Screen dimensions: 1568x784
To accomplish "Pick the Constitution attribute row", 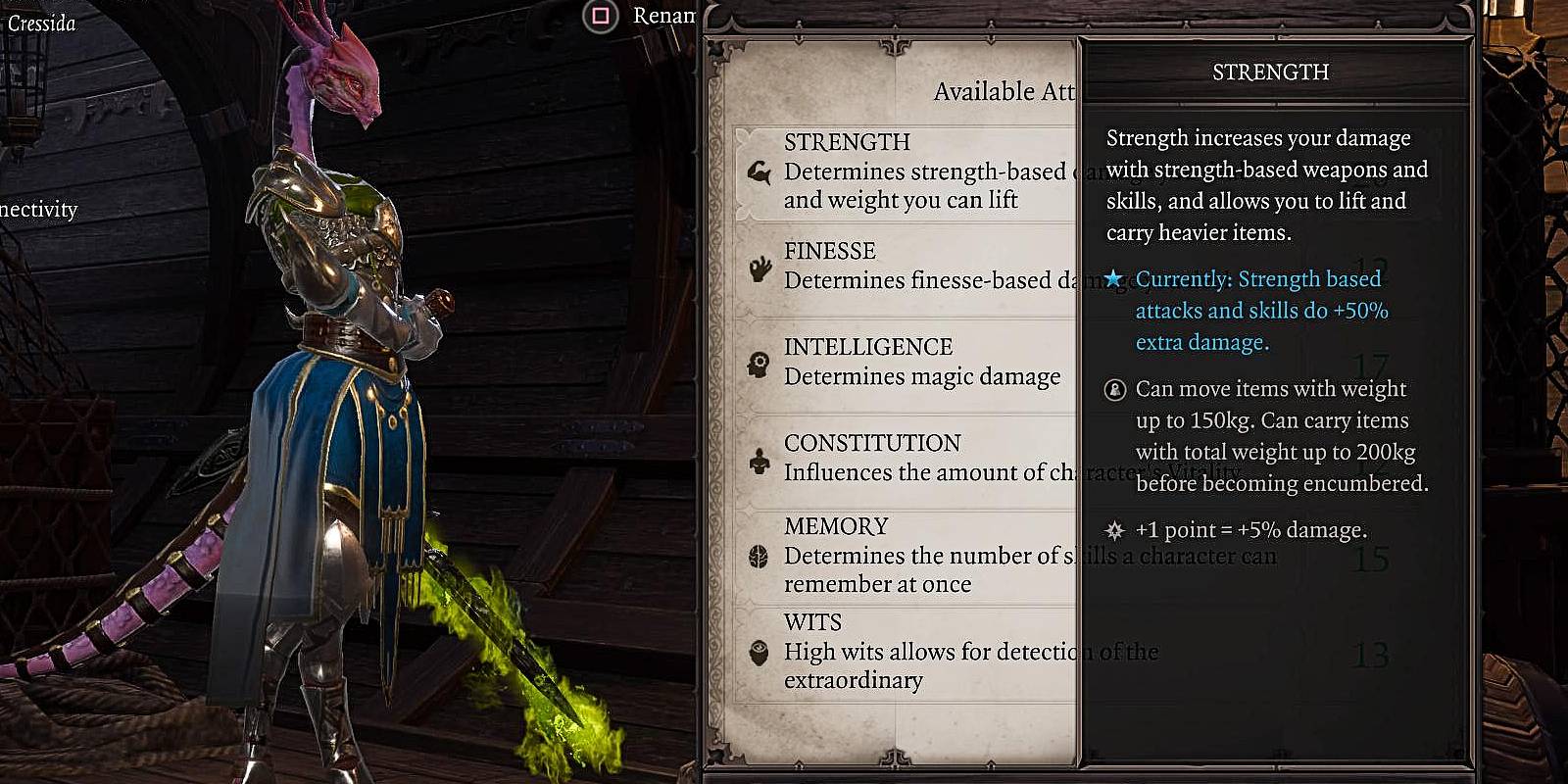I will pyautogui.click(x=902, y=459).
